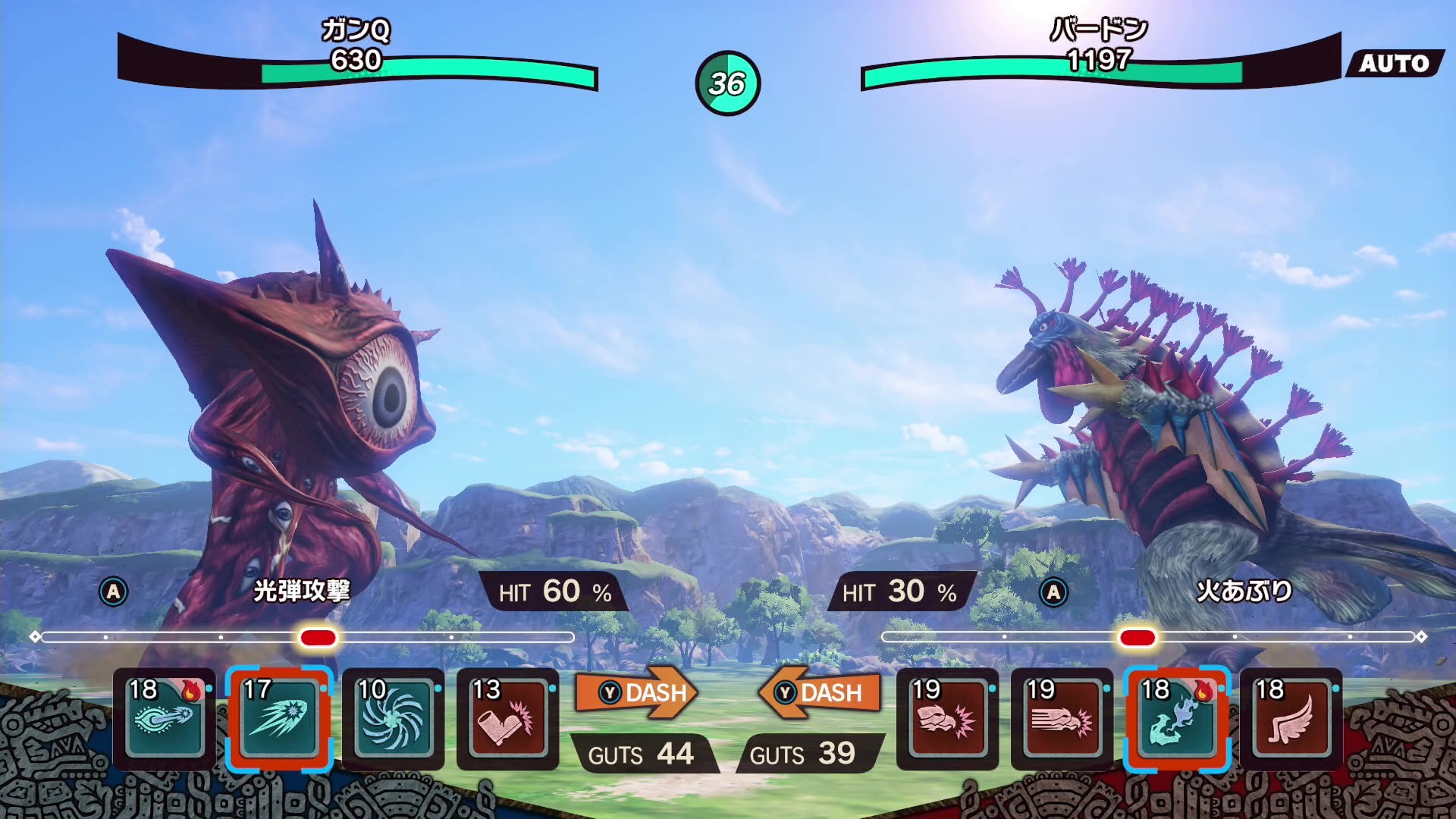Activate Birdon's orange left-pointing DASH arrow
1456x819 pixels.
(x=821, y=692)
